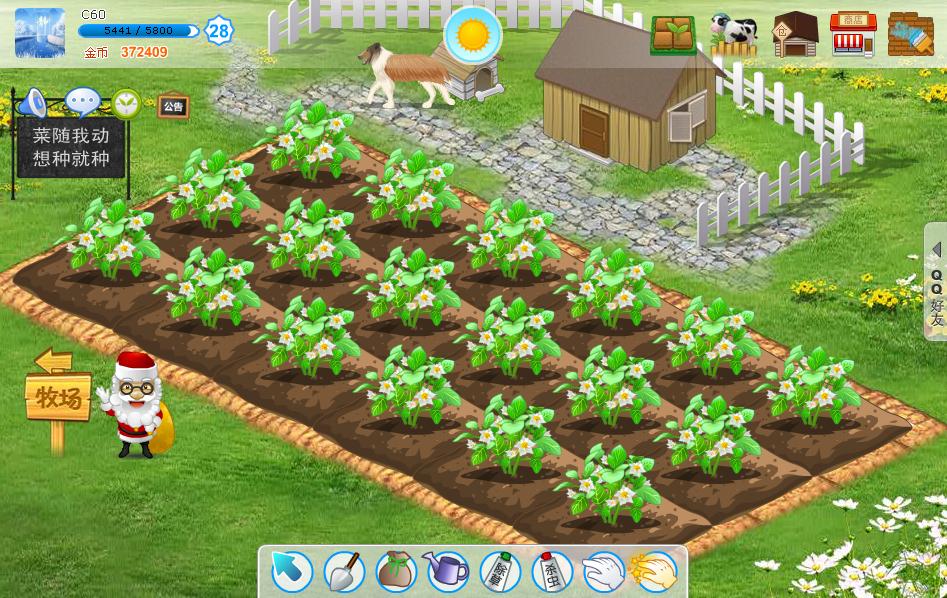Choose the purple watering can
The height and width of the screenshot is (598, 947).
pos(447,572)
